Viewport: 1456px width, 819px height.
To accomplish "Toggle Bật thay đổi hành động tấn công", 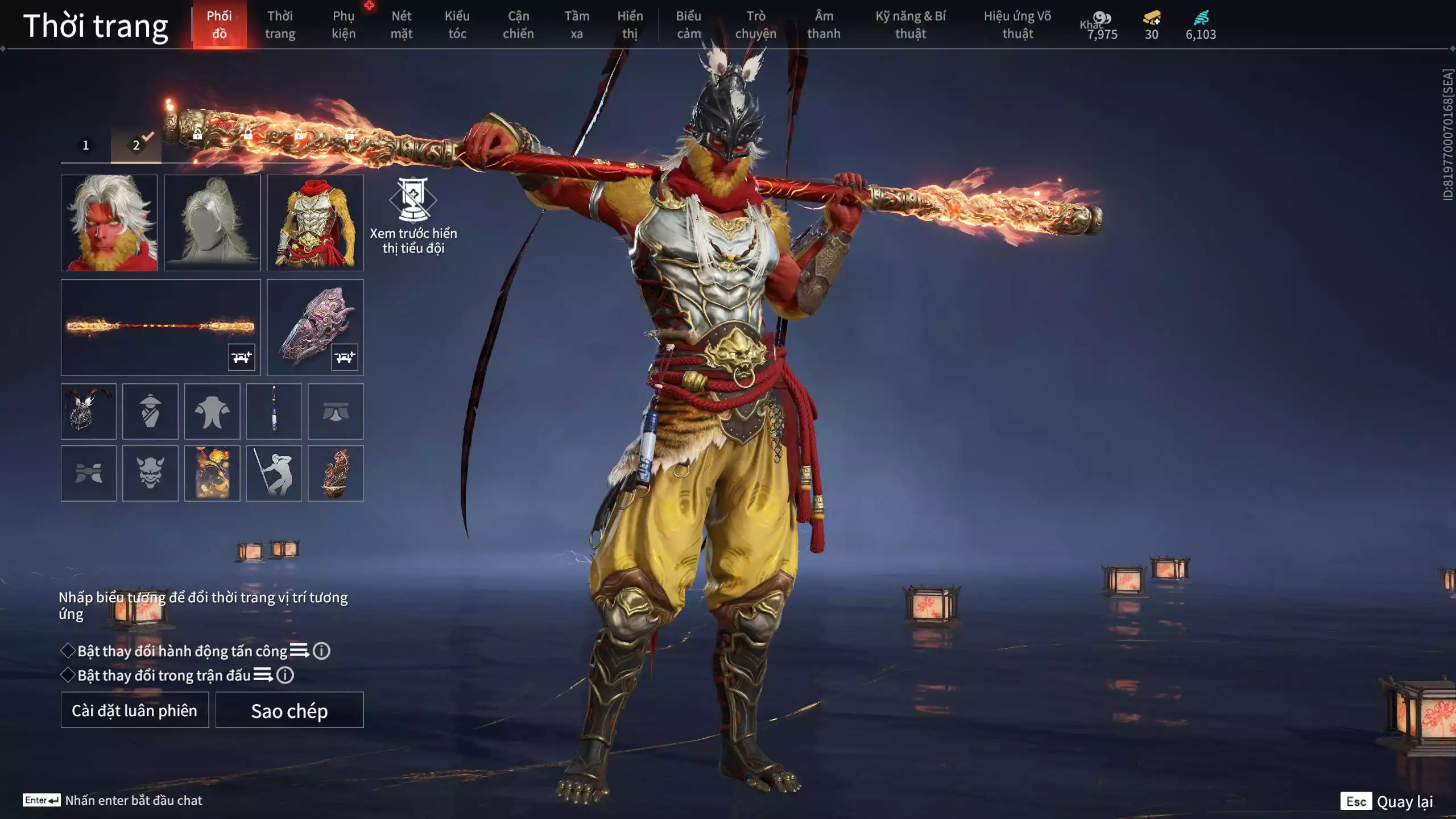I will [68, 651].
